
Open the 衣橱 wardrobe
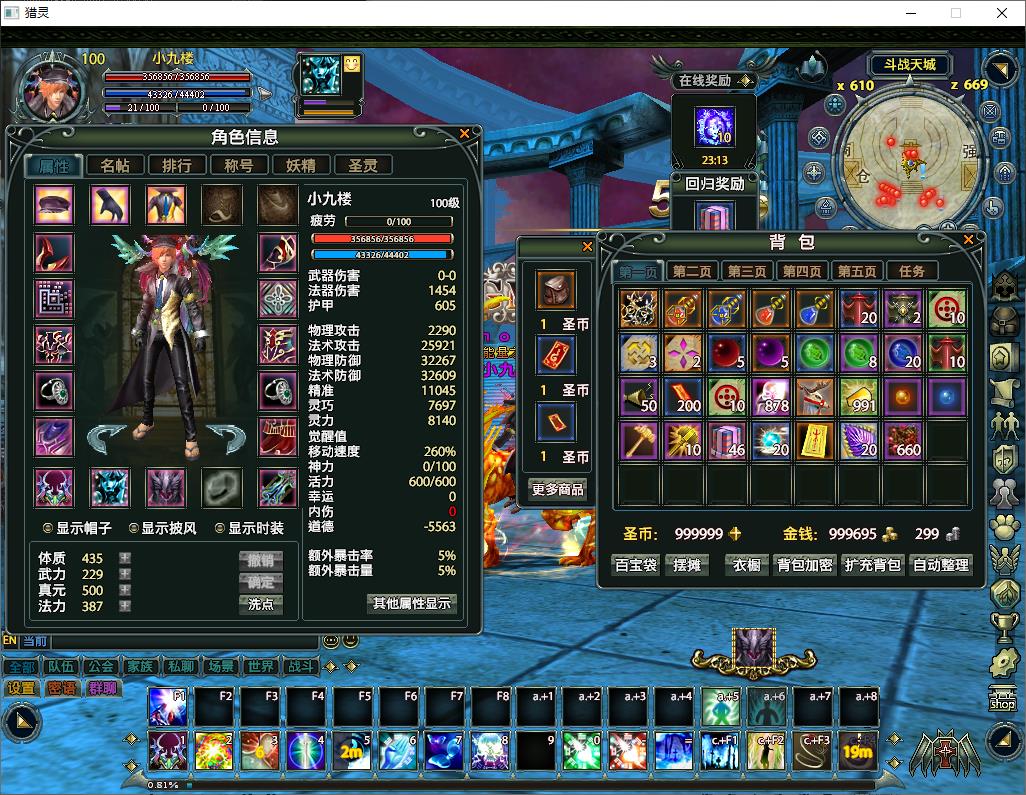(747, 565)
